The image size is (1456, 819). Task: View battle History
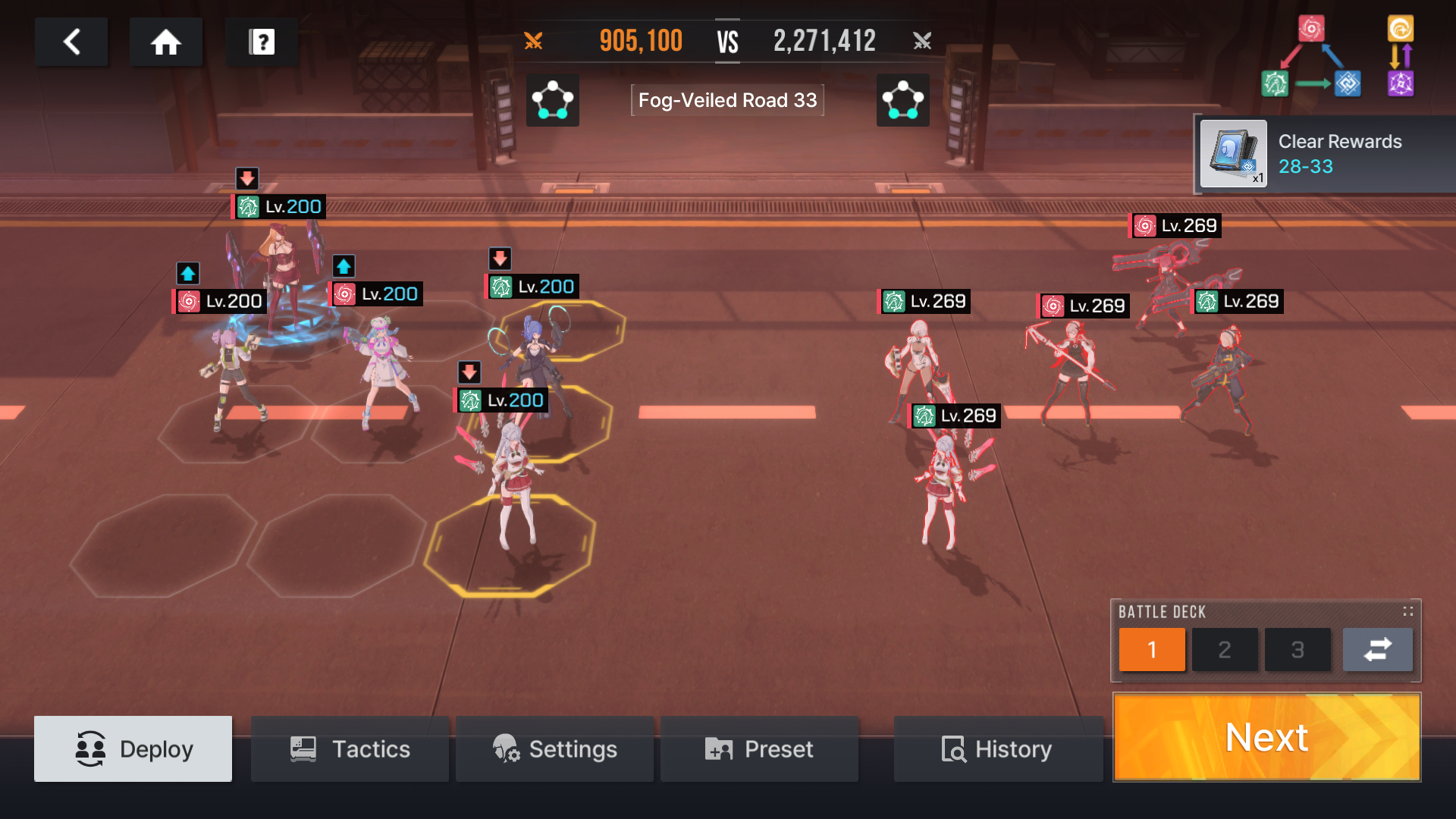click(x=997, y=749)
